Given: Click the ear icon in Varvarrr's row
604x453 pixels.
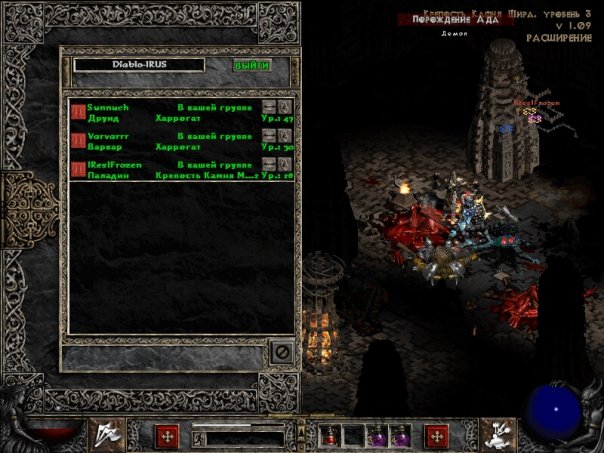Looking at the screenshot, I should click(284, 135).
